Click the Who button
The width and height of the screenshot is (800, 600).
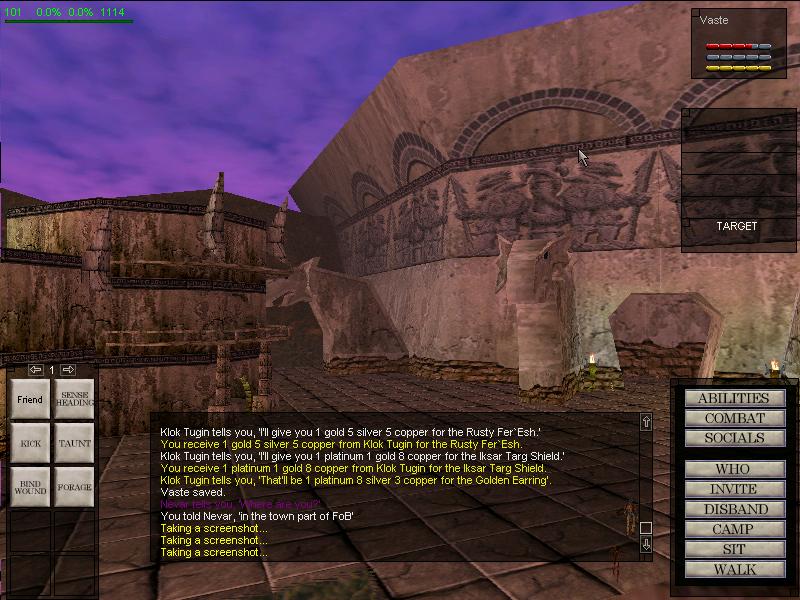[x=734, y=469]
